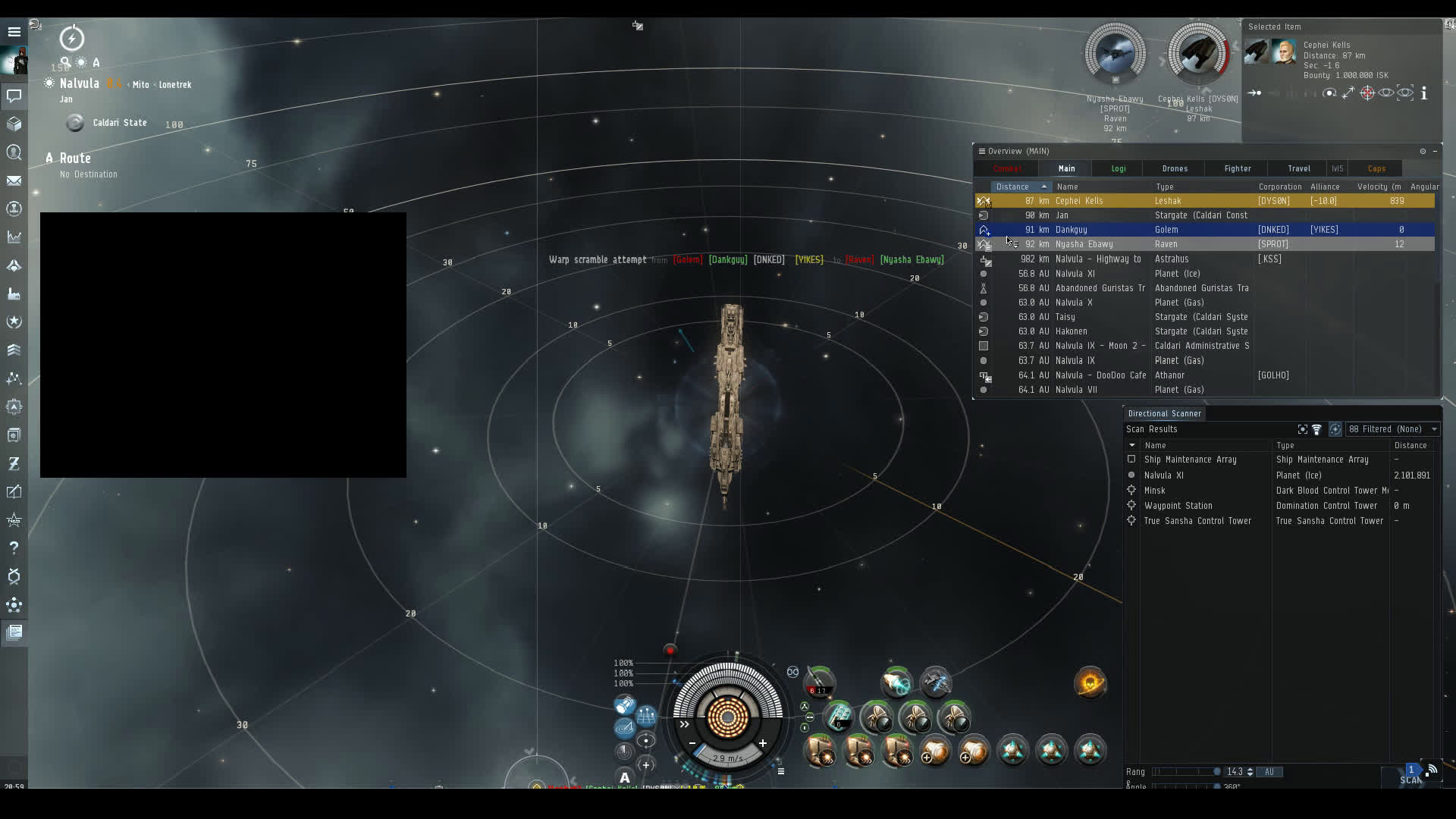The width and height of the screenshot is (1456, 819).
Task: Approach the selected item with the arrow icon
Action: pos(1254,93)
